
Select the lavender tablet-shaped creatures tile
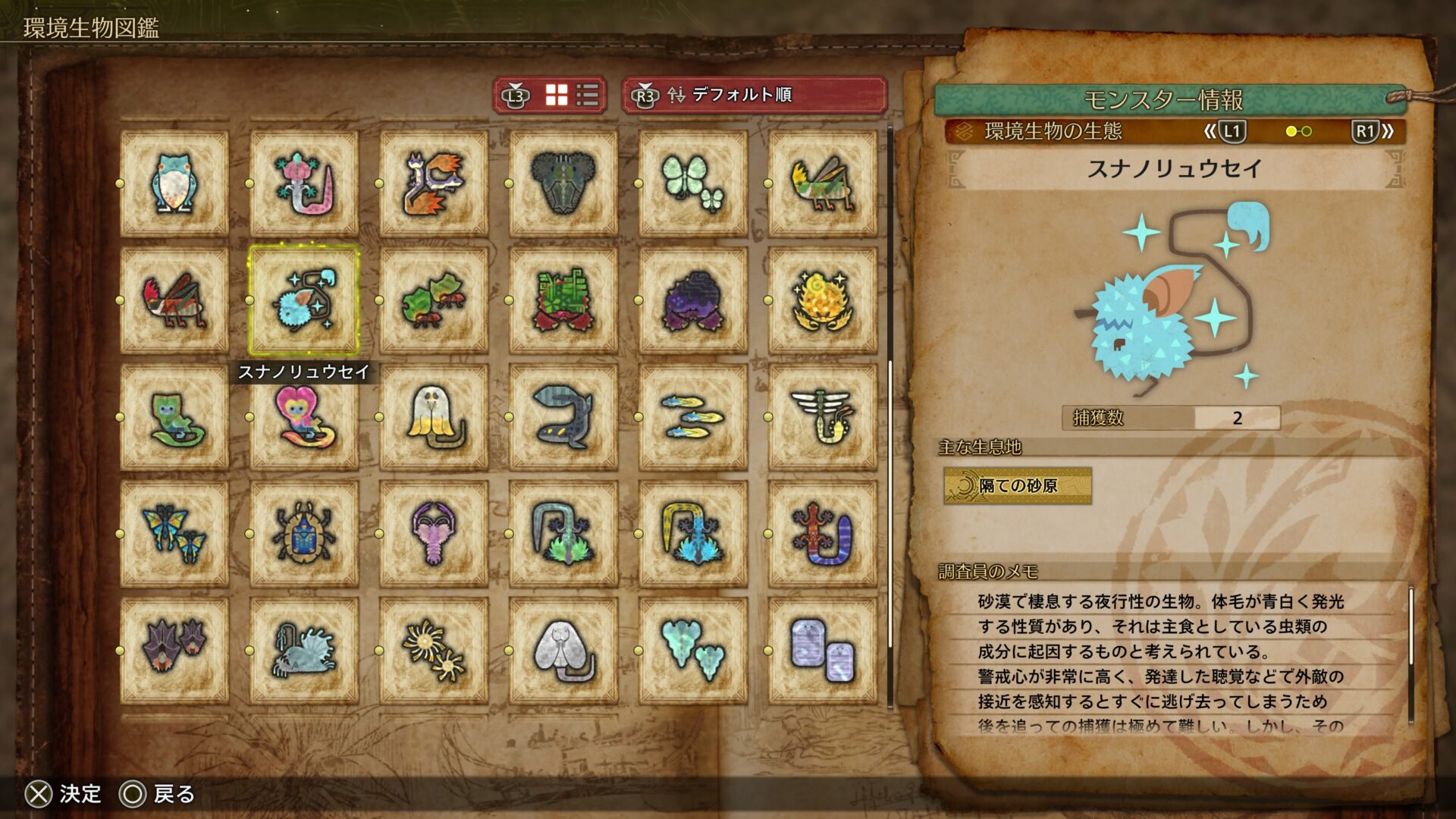[823, 651]
